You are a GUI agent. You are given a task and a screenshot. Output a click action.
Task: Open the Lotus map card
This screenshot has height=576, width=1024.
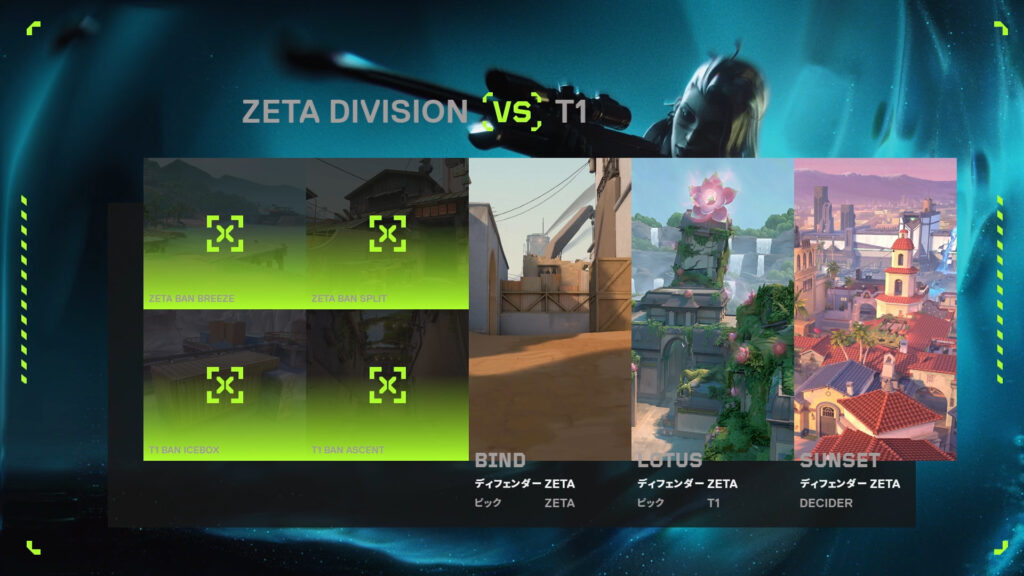tap(712, 309)
